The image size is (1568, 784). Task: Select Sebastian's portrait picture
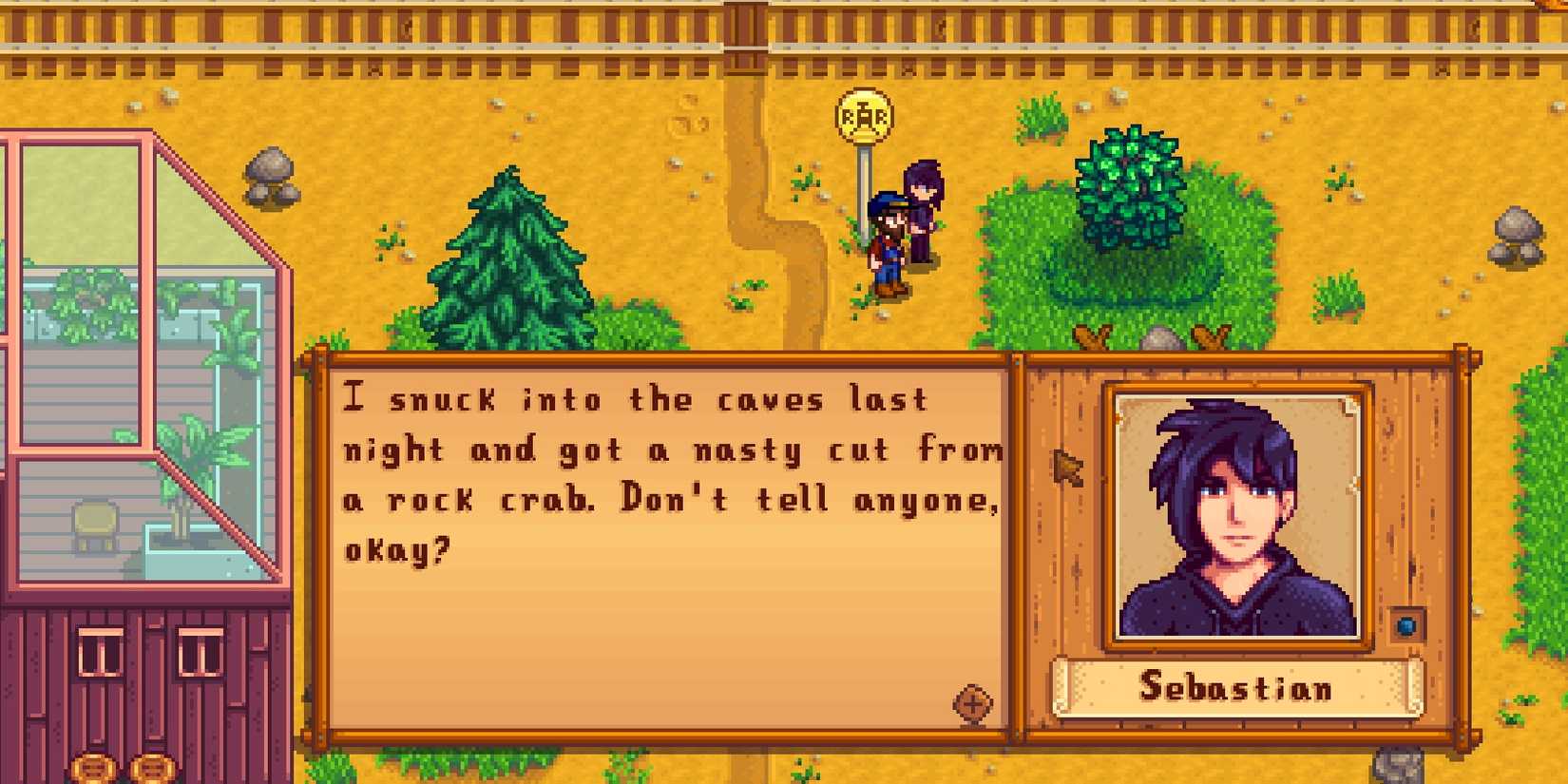pyautogui.click(x=1235, y=513)
